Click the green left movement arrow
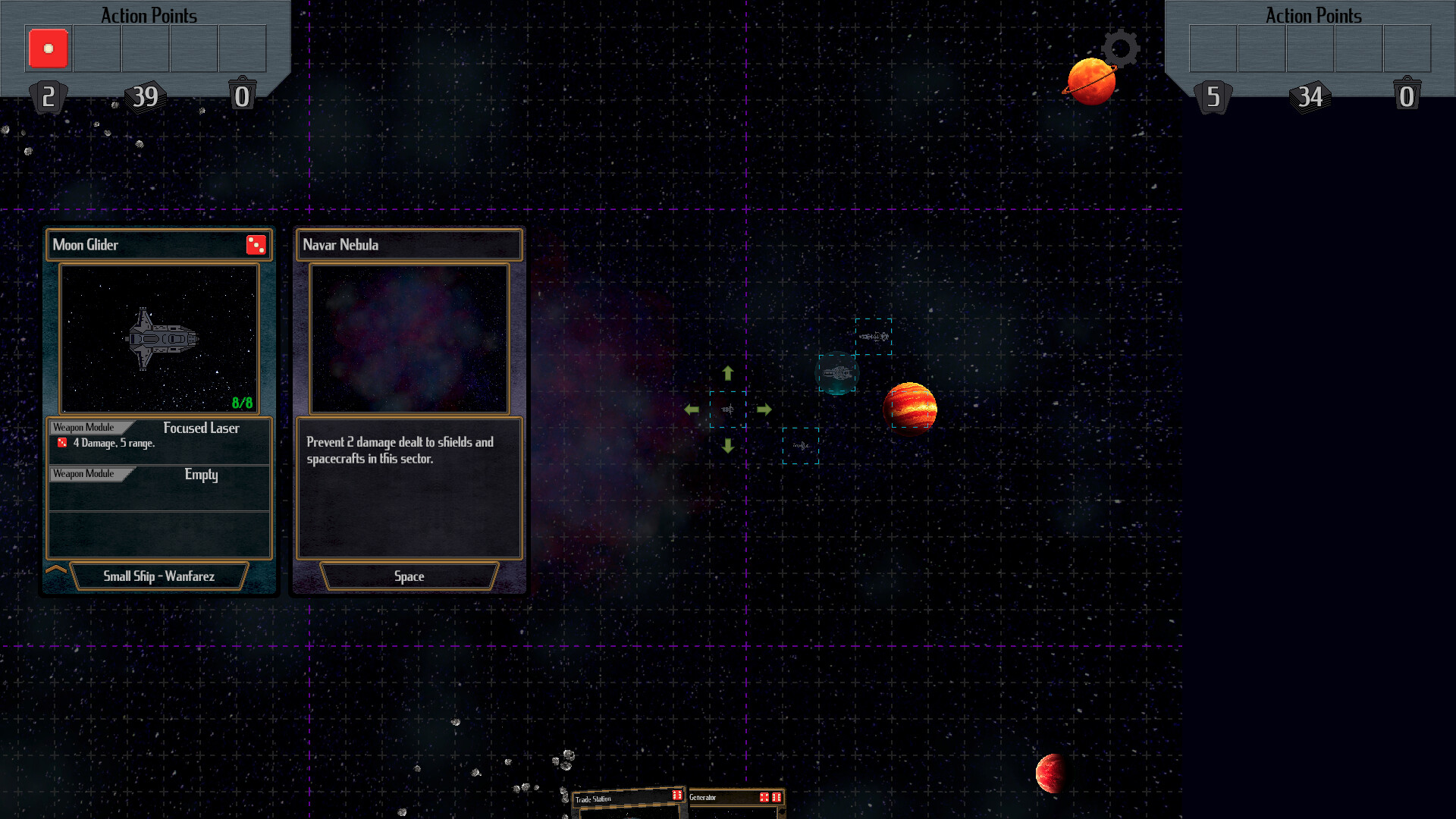 [x=692, y=409]
